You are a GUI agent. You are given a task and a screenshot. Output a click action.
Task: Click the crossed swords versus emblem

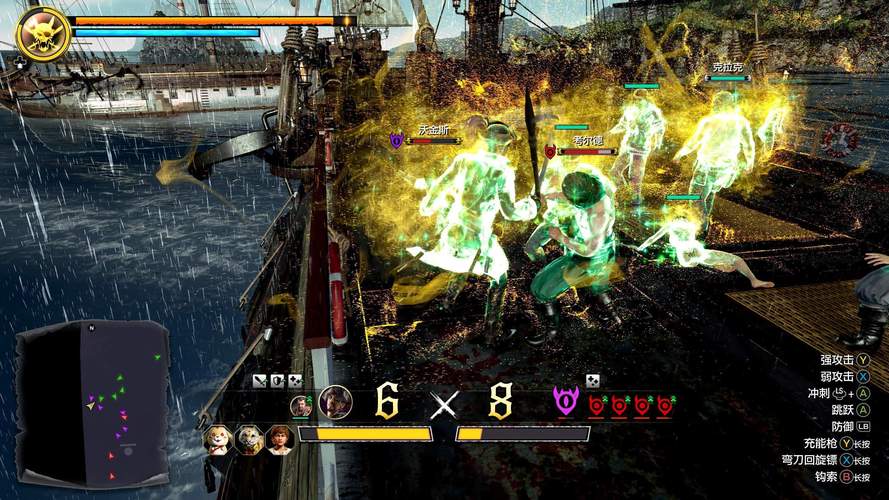tap(443, 404)
